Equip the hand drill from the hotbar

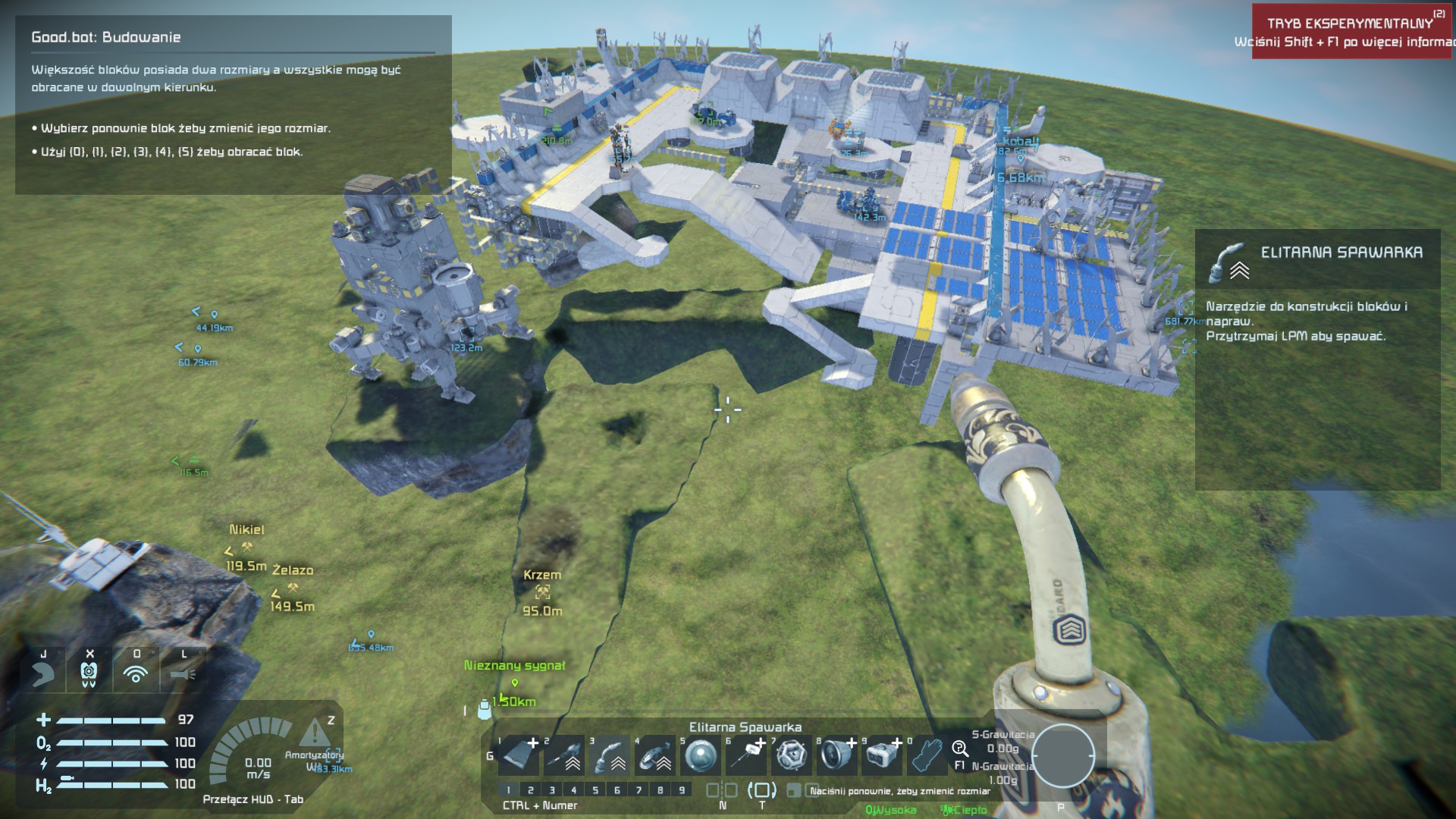(564, 755)
